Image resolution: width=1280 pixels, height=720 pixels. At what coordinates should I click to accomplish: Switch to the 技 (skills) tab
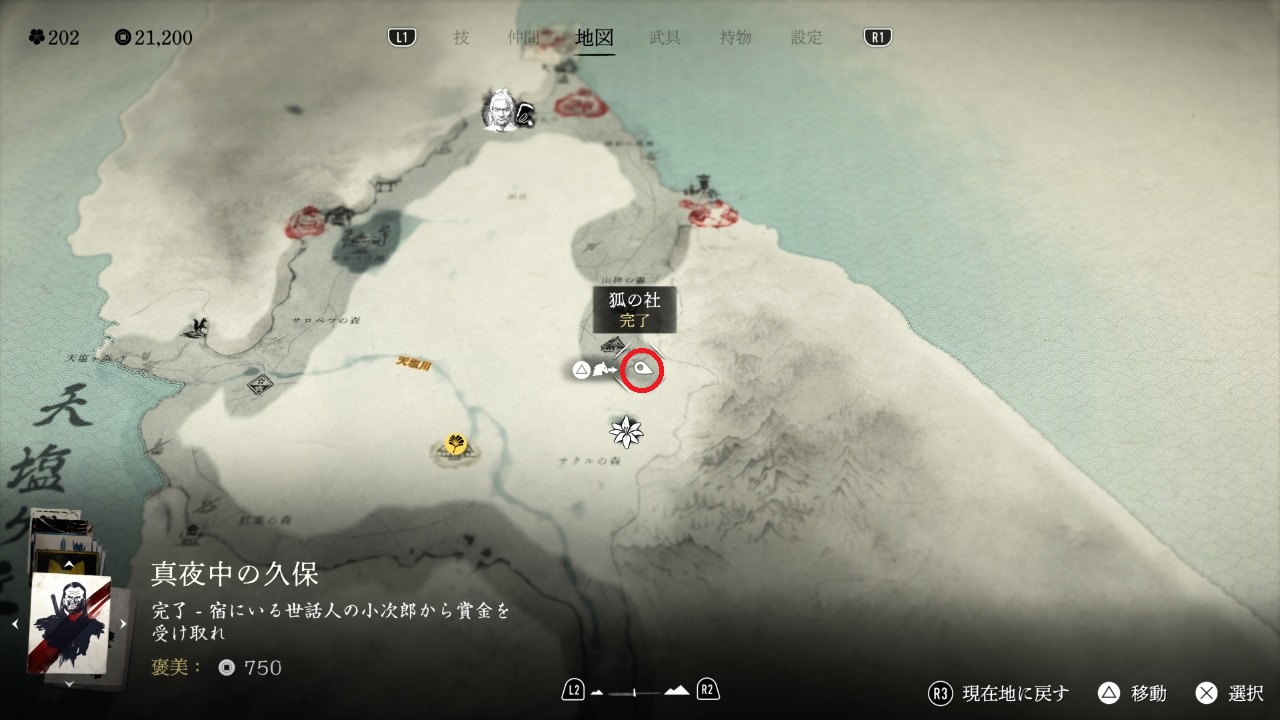461,38
